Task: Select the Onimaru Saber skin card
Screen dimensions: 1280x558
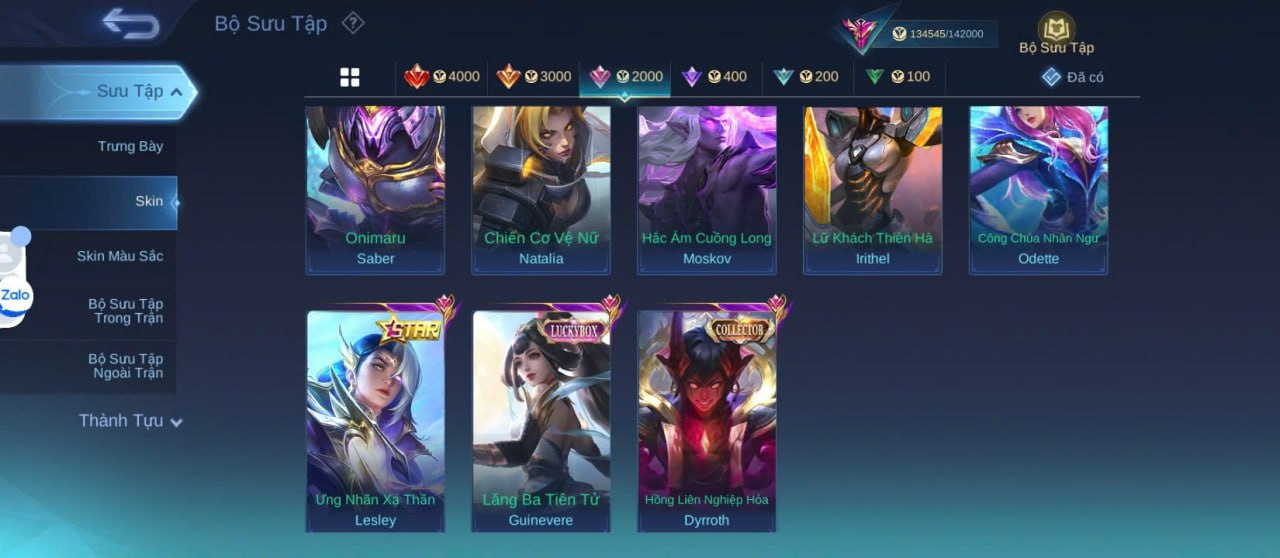Action: click(375, 189)
